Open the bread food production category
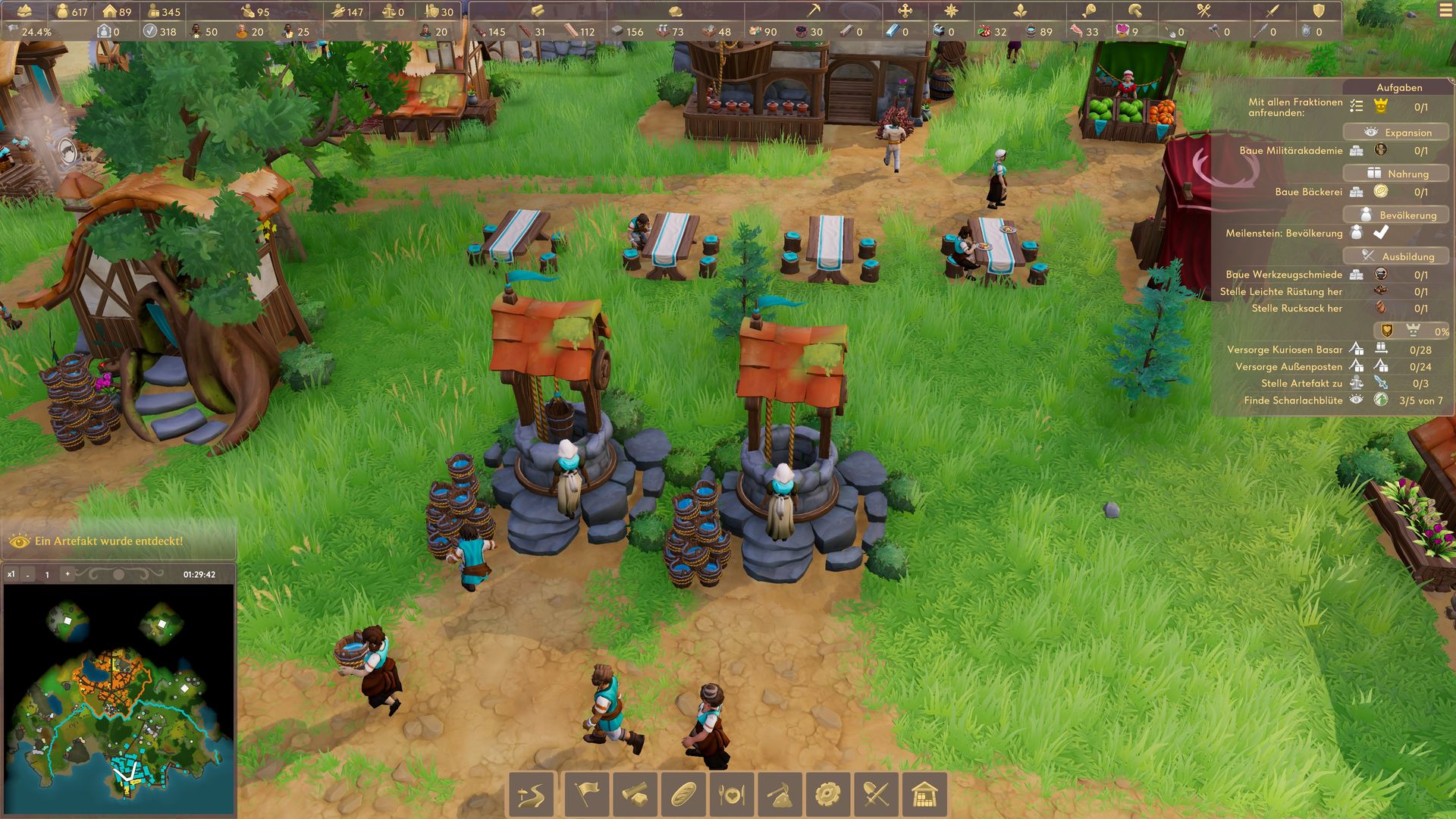 (683, 795)
